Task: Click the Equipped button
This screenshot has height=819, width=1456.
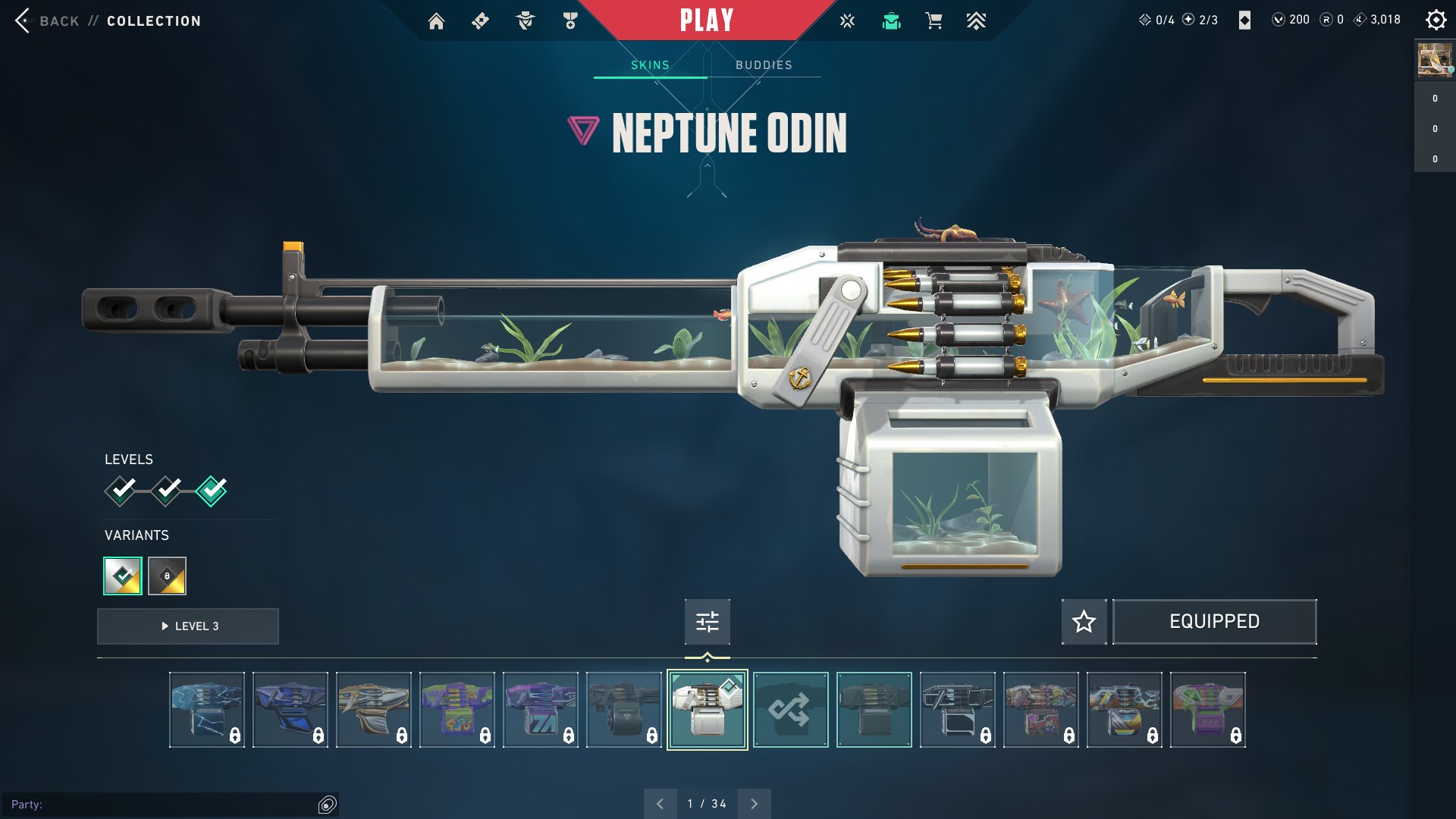Action: (1214, 621)
